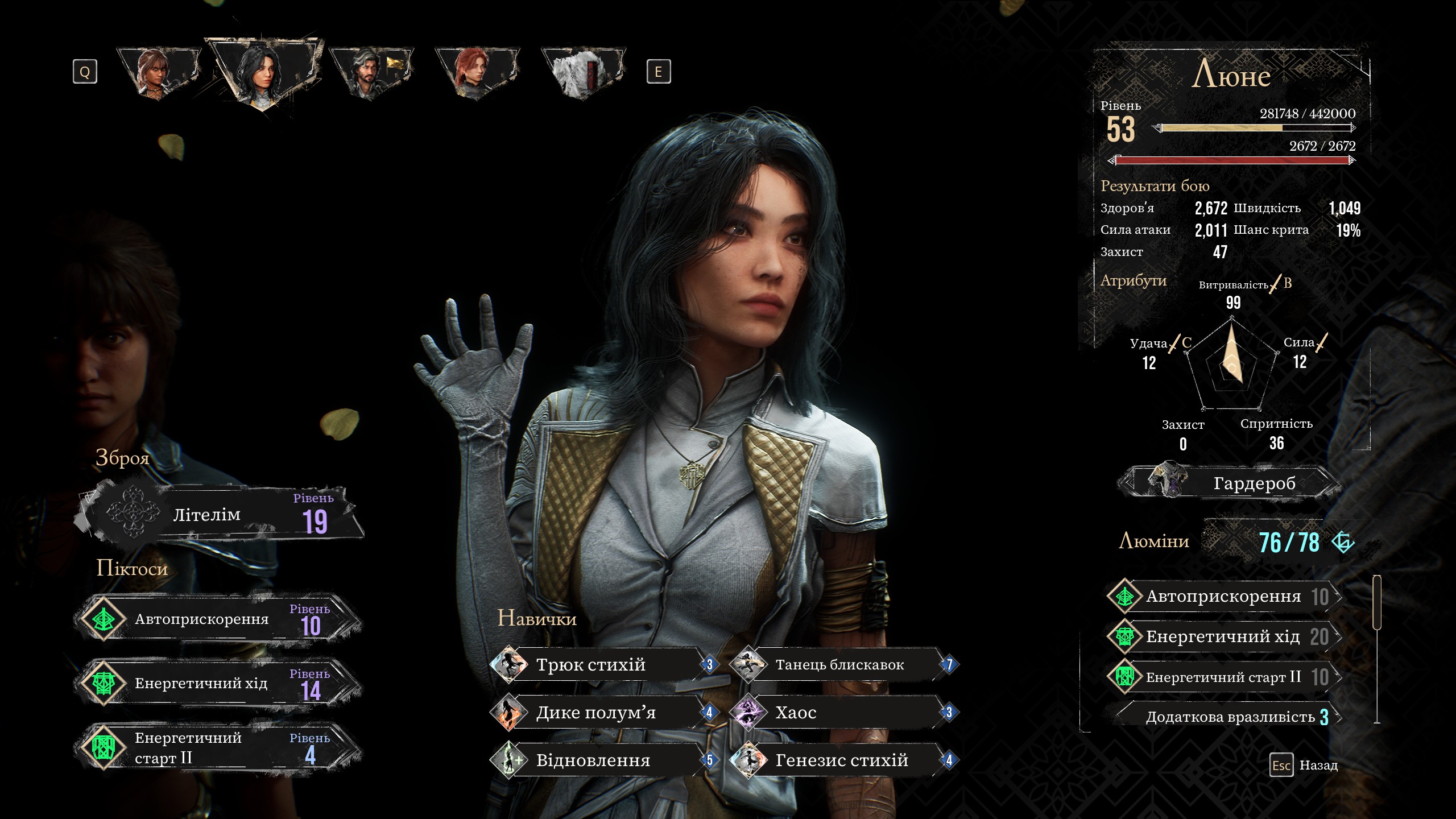Select the bearded man character portrait
Image resolution: width=1456 pixels, height=819 pixels.
(x=371, y=73)
